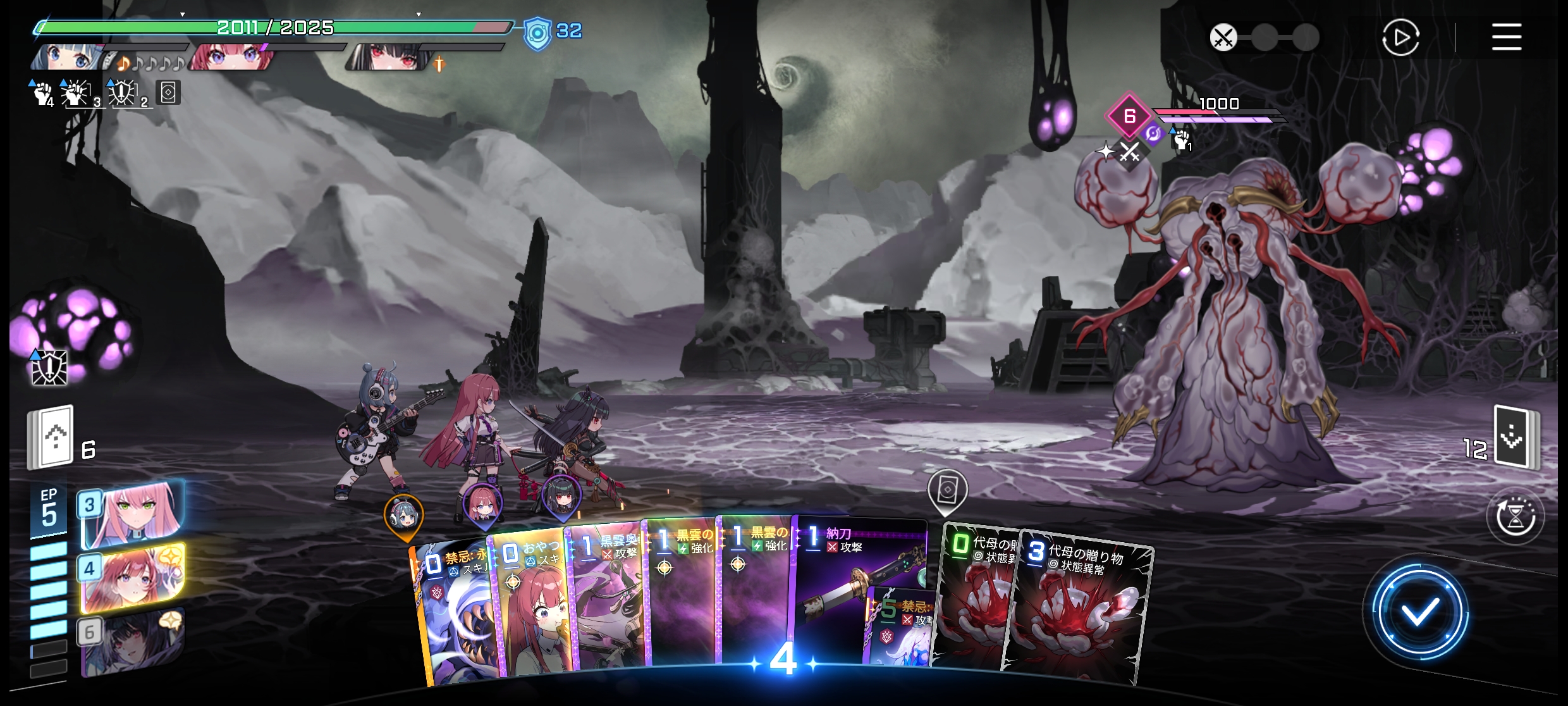Select the 5-cost 禁忌 attack card

899,633
